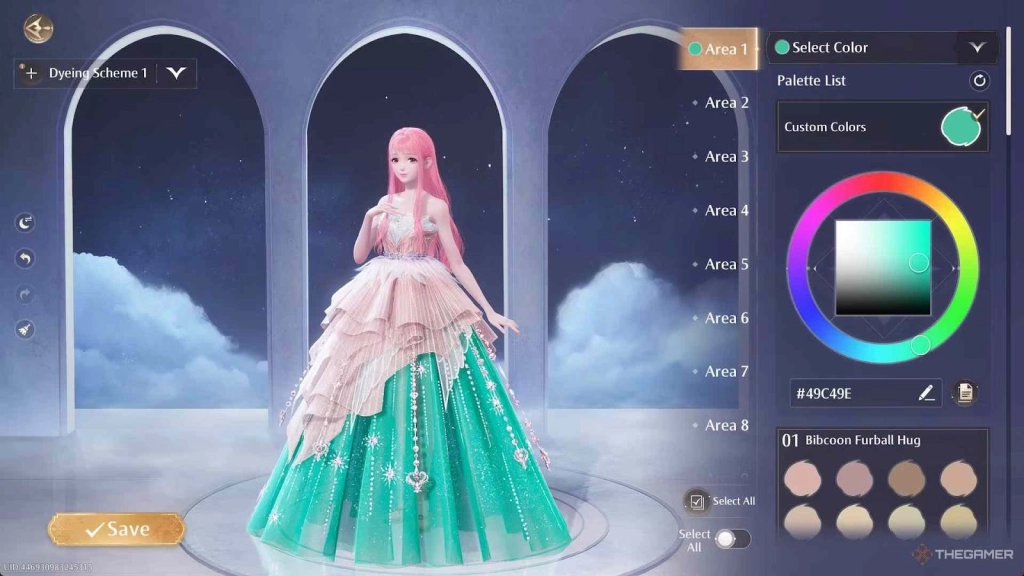Clear dye with the brush icon

pyautogui.click(x=26, y=328)
